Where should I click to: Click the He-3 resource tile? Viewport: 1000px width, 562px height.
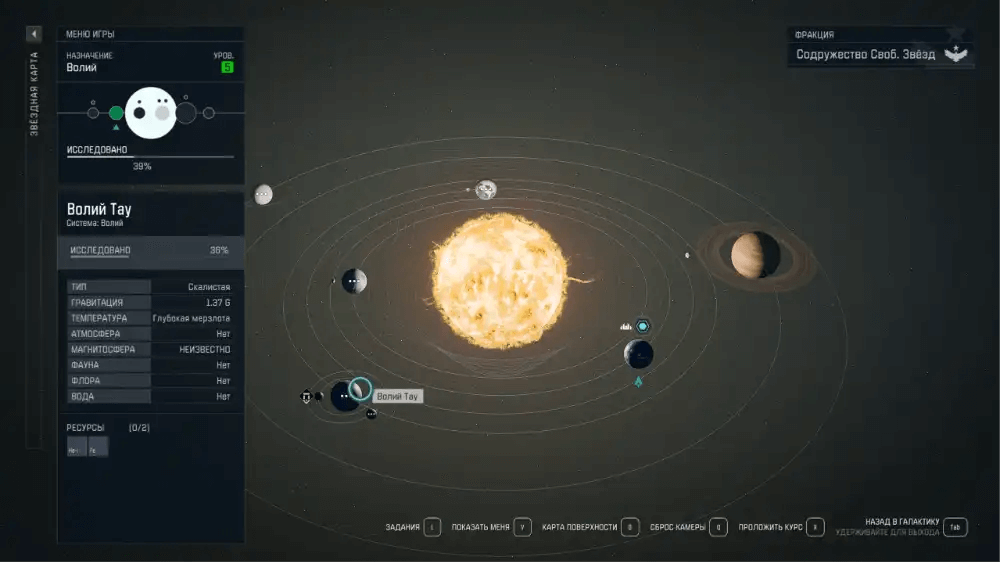(x=76, y=447)
